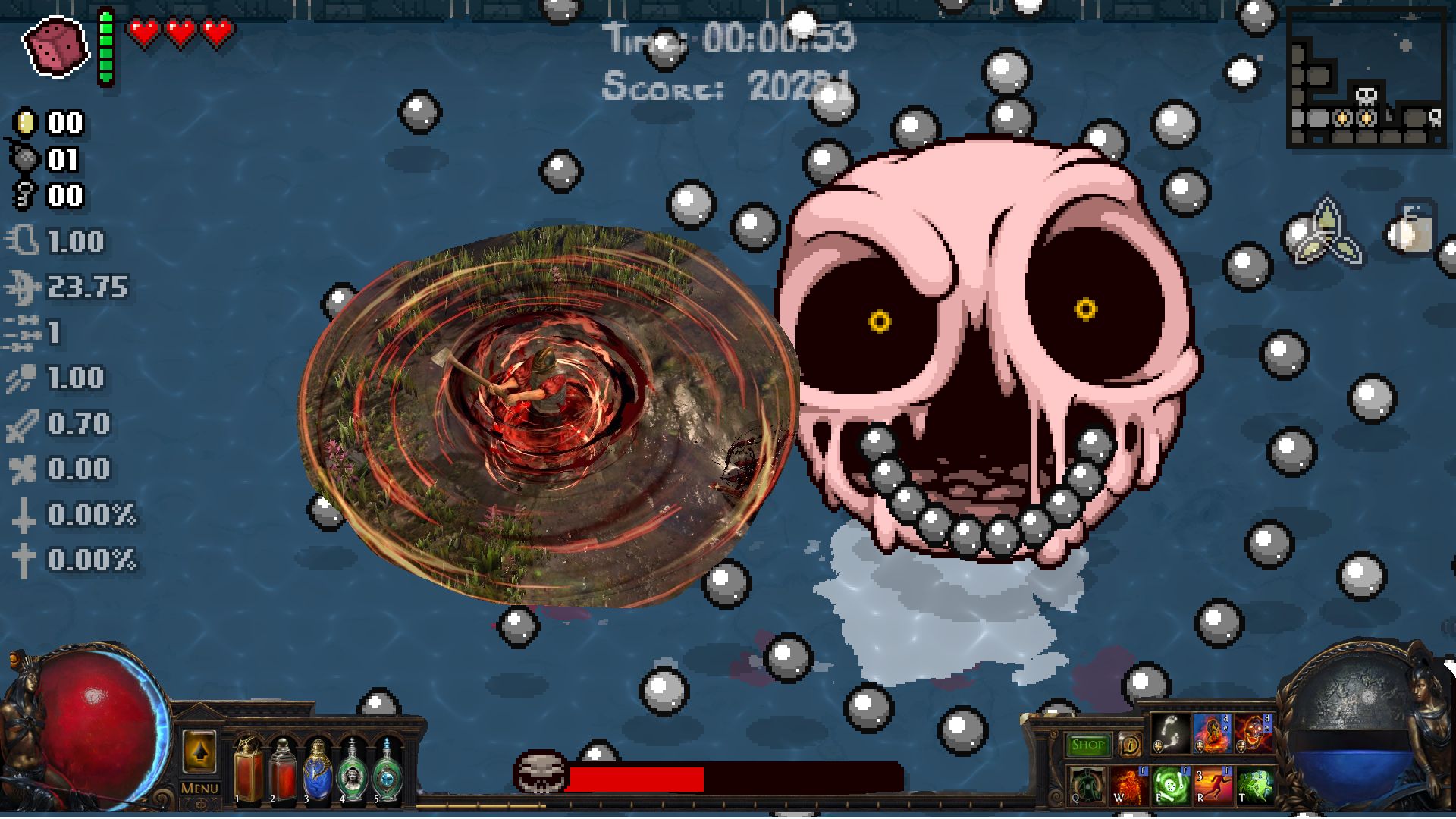Trigger the R sprint skill icon
Image resolution: width=1456 pixels, height=819 pixels.
click(1213, 785)
